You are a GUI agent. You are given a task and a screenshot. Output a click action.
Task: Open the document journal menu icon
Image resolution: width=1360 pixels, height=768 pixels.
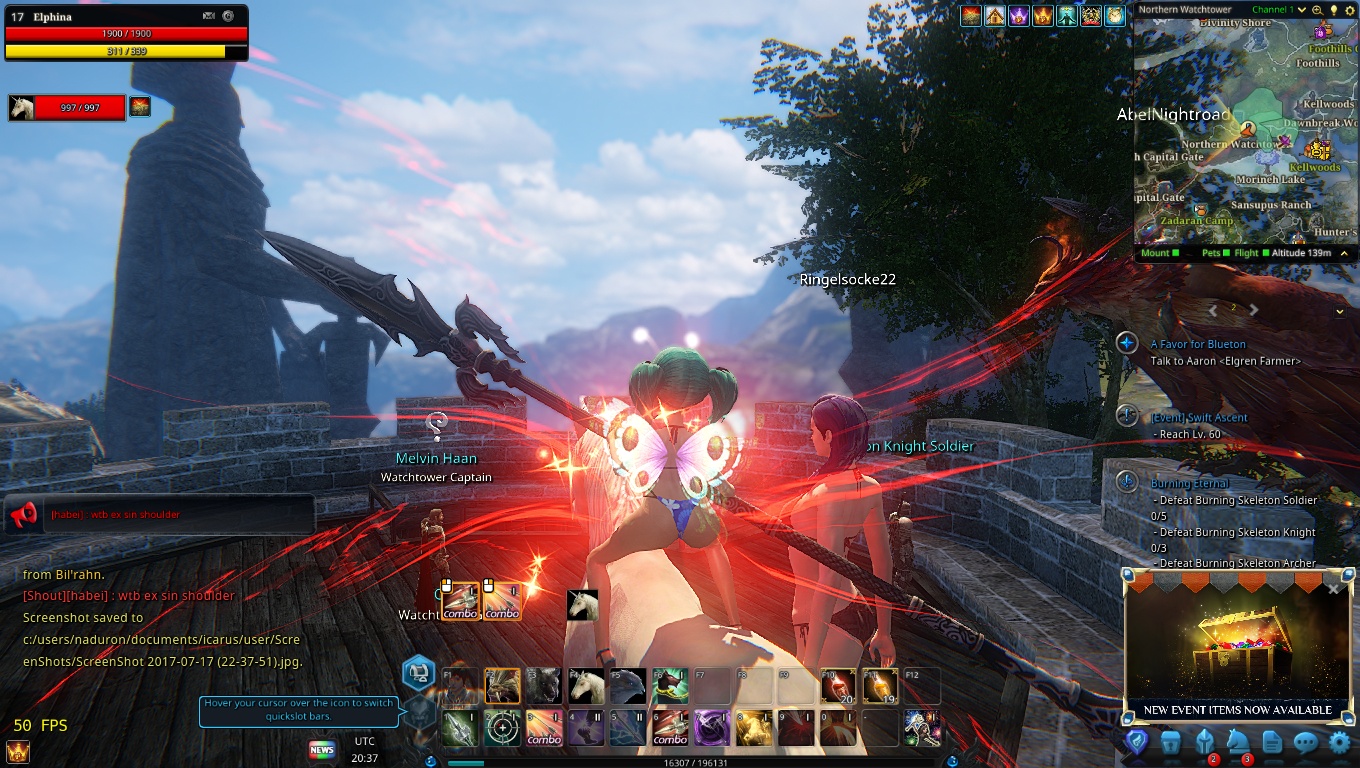click(x=1271, y=743)
